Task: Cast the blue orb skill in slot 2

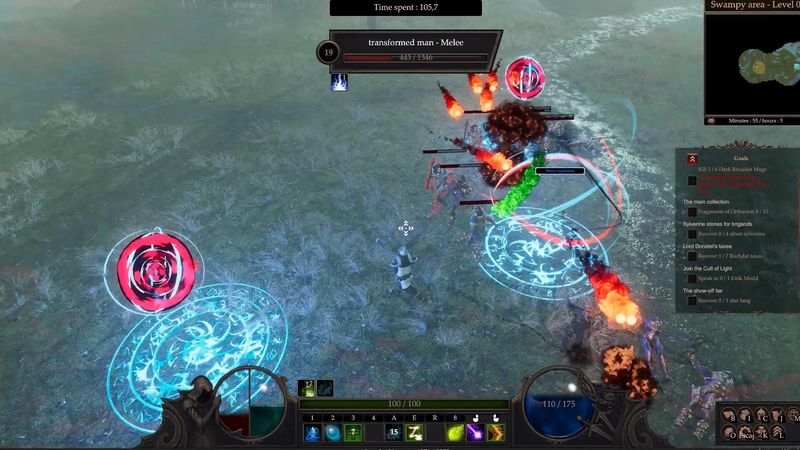Action: pos(332,433)
